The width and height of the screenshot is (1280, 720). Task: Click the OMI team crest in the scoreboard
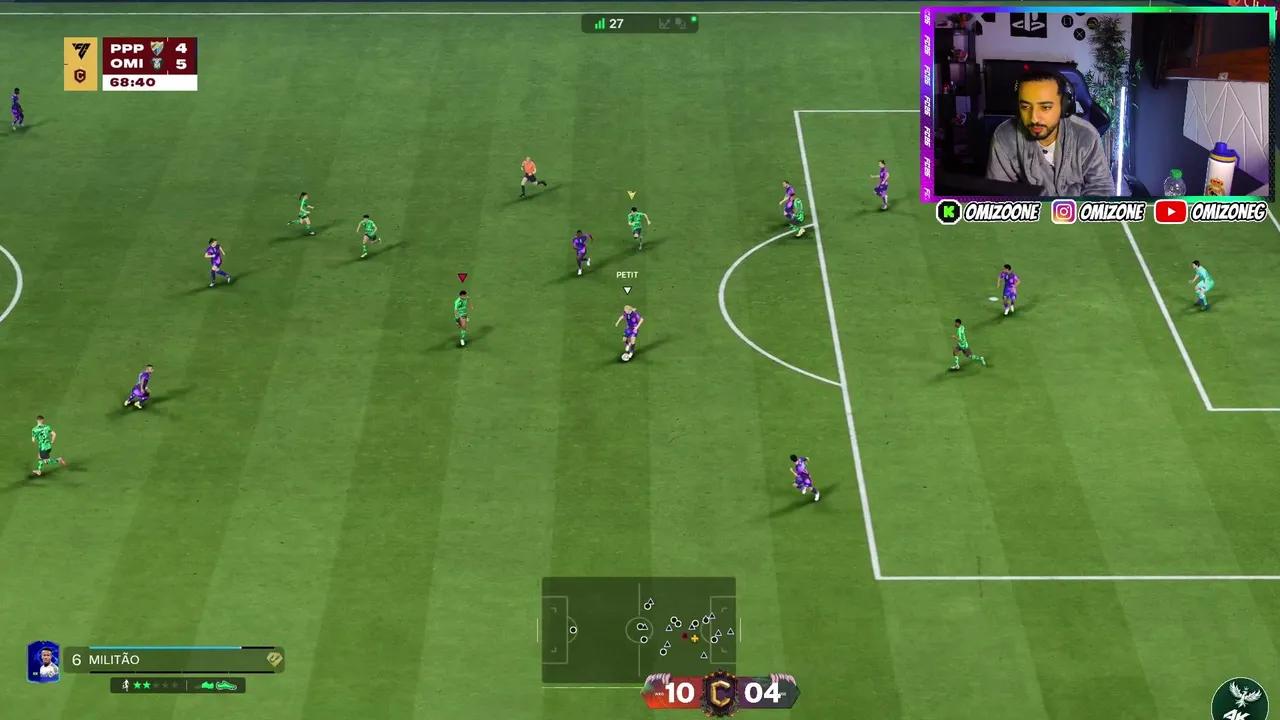click(x=156, y=64)
